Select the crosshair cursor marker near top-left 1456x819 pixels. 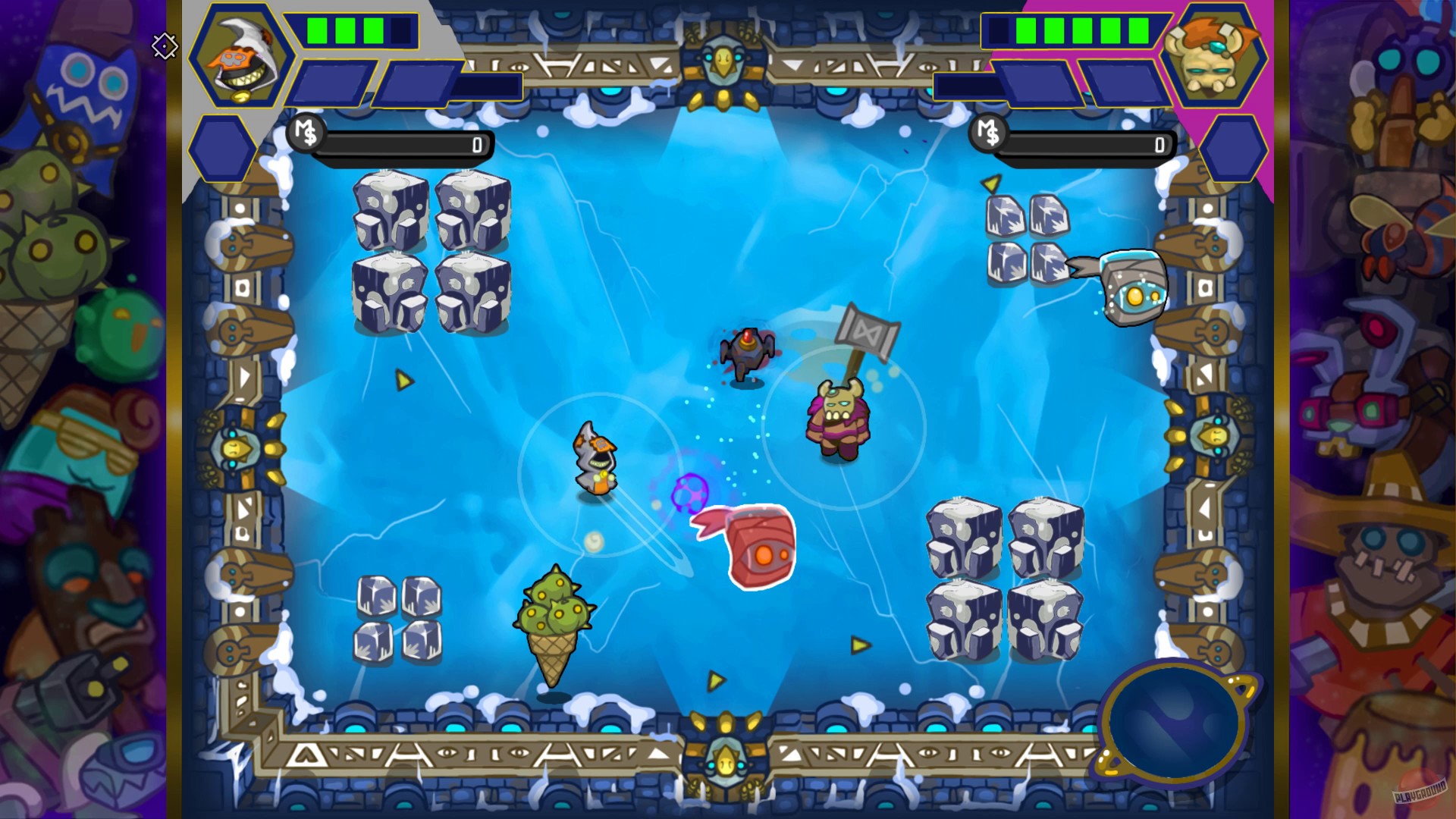click(x=164, y=47)
